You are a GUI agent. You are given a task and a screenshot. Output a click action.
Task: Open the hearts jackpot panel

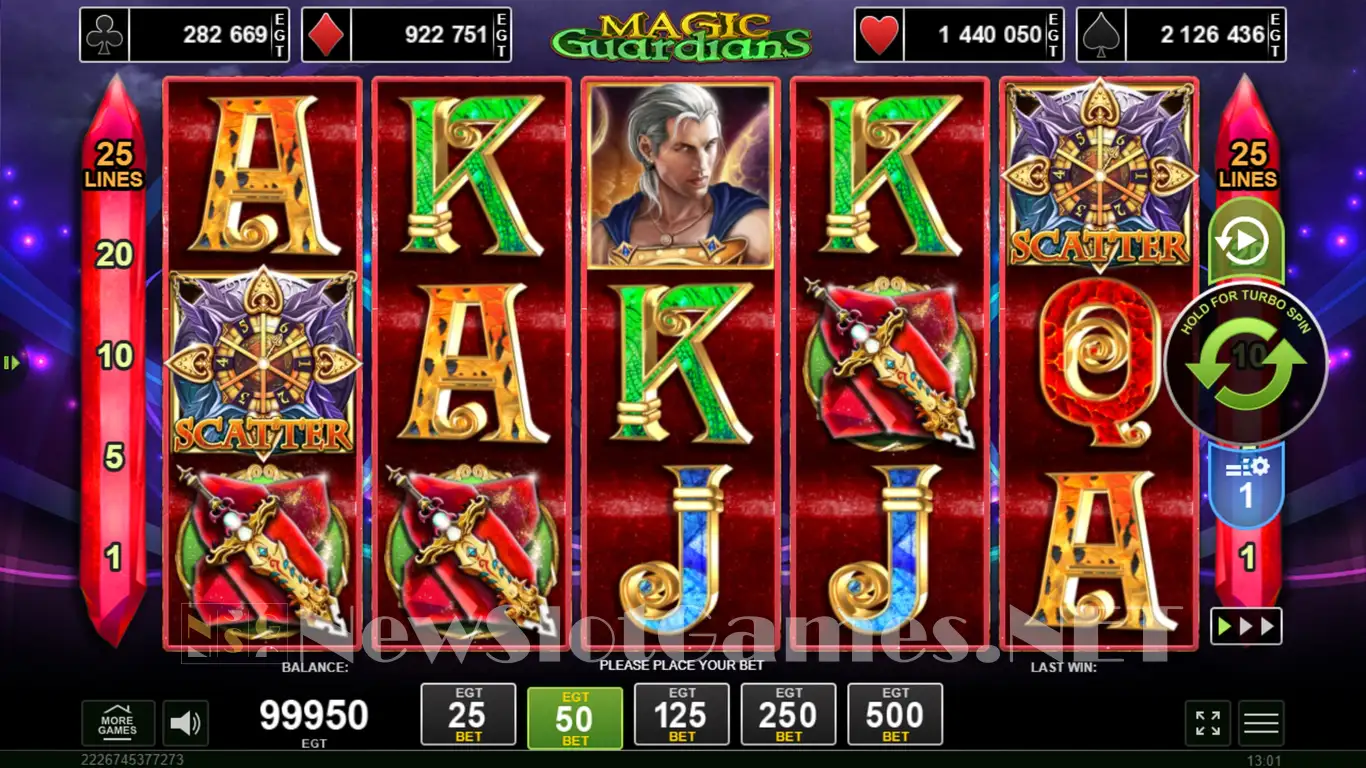[x=959, y=35]
